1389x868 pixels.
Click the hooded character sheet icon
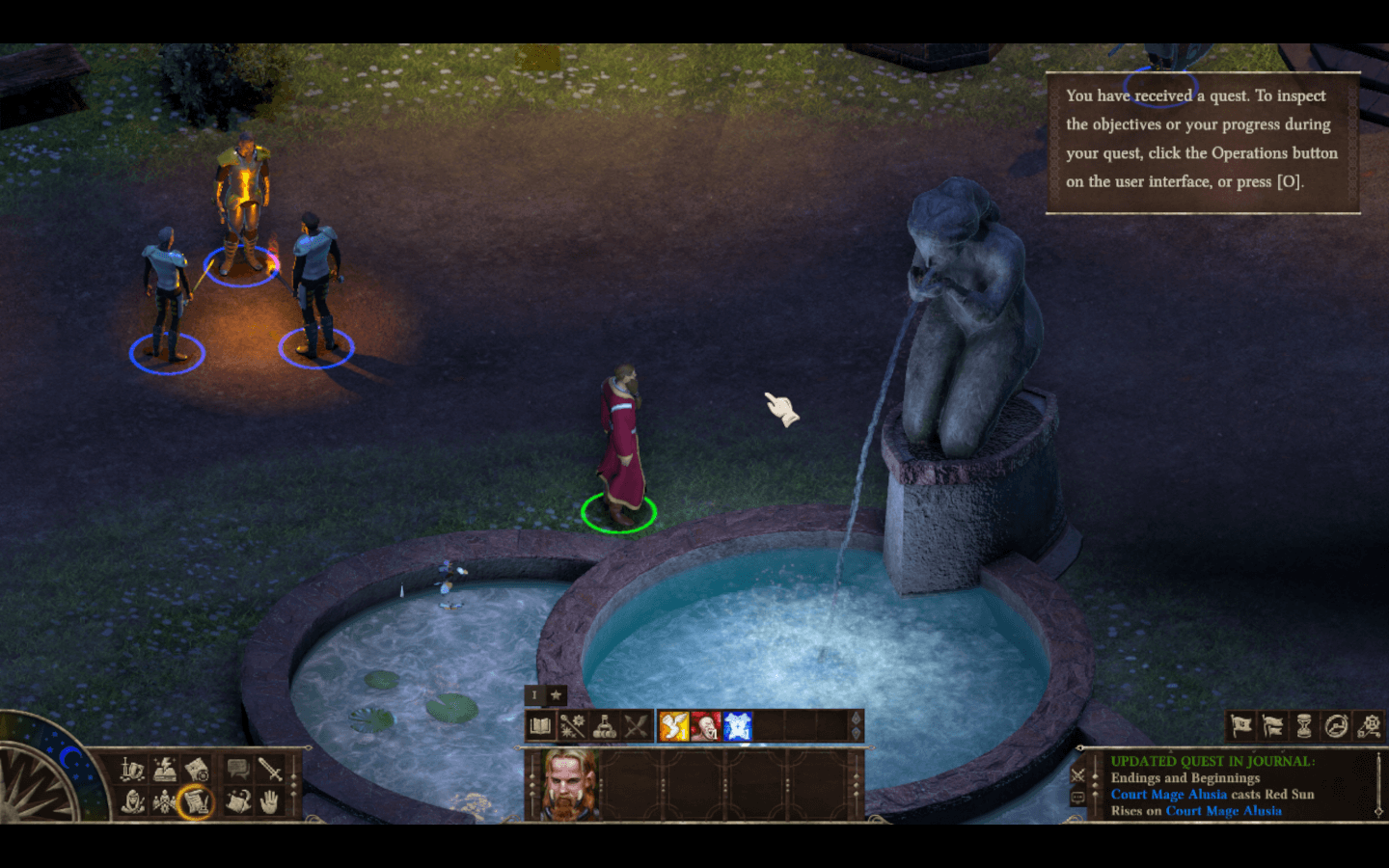[133, 800]
